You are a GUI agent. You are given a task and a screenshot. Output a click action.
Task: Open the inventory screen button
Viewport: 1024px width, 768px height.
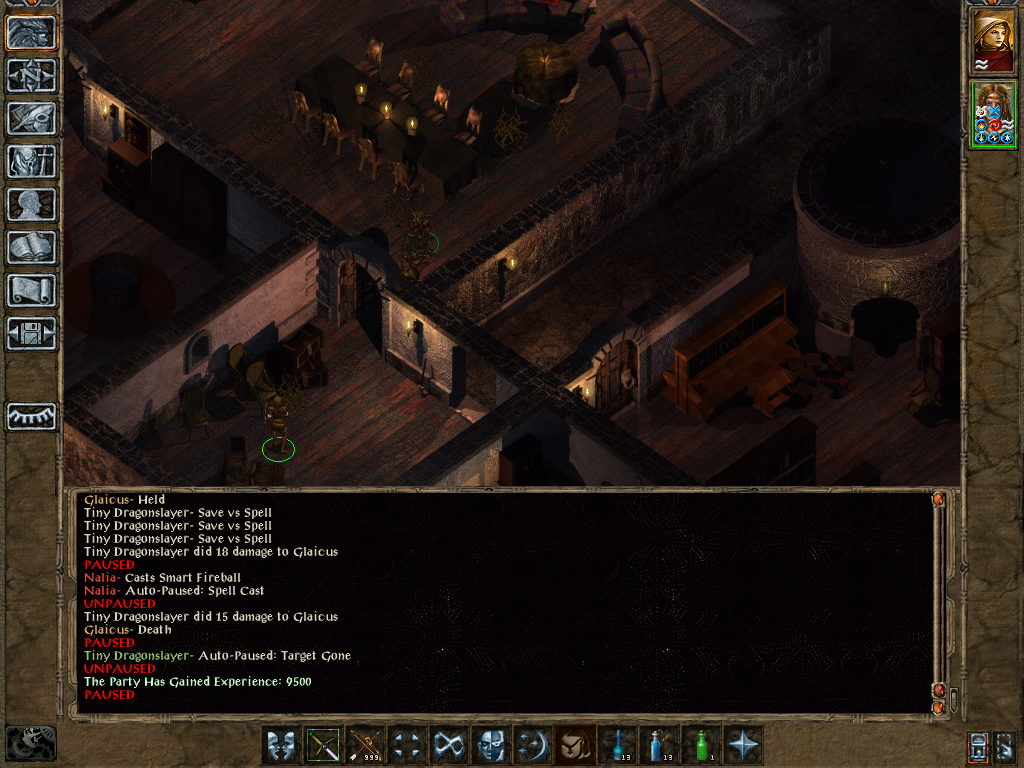coord(32,162)
